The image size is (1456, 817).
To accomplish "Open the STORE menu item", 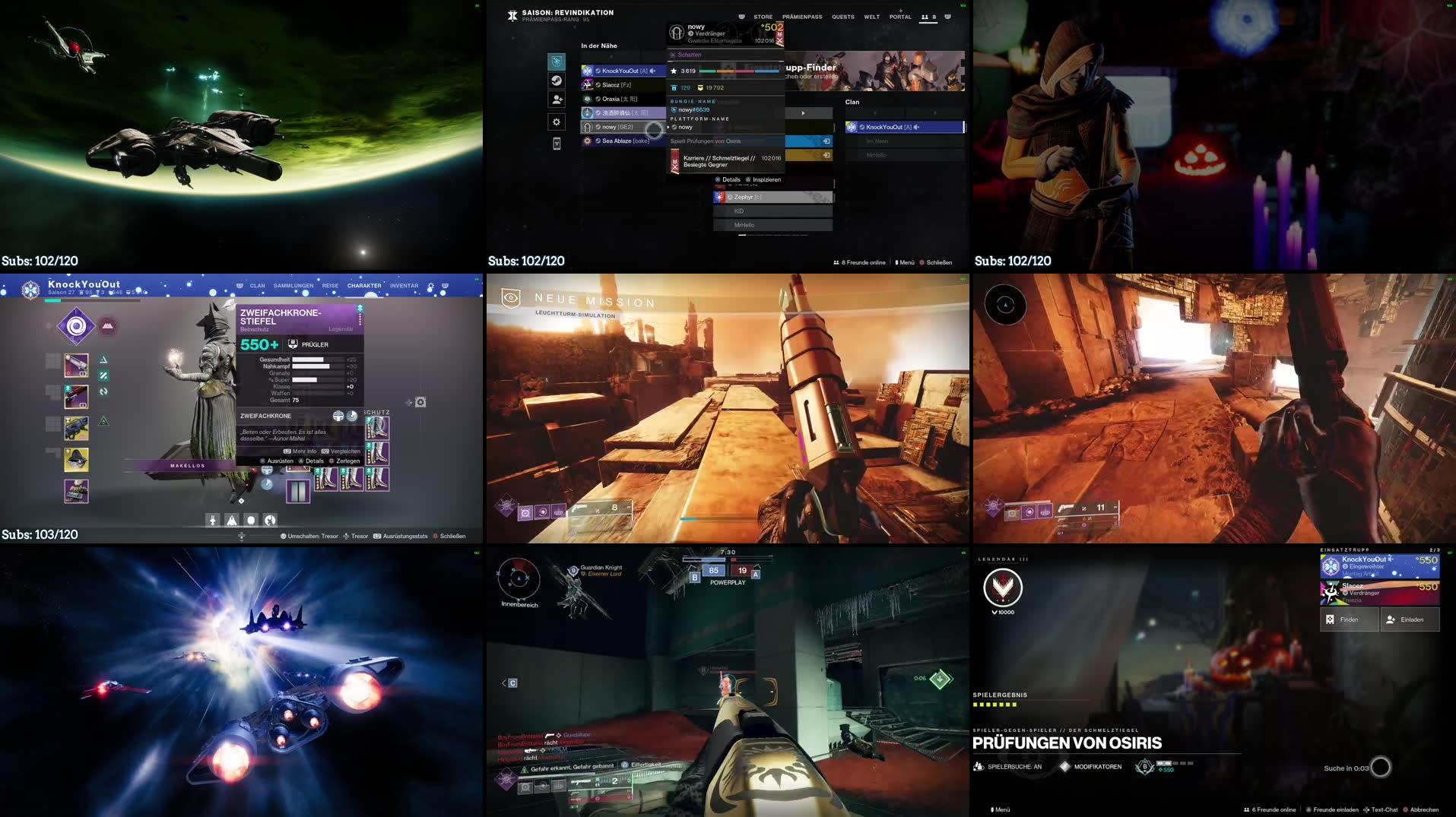I will [x=763, y=17].
